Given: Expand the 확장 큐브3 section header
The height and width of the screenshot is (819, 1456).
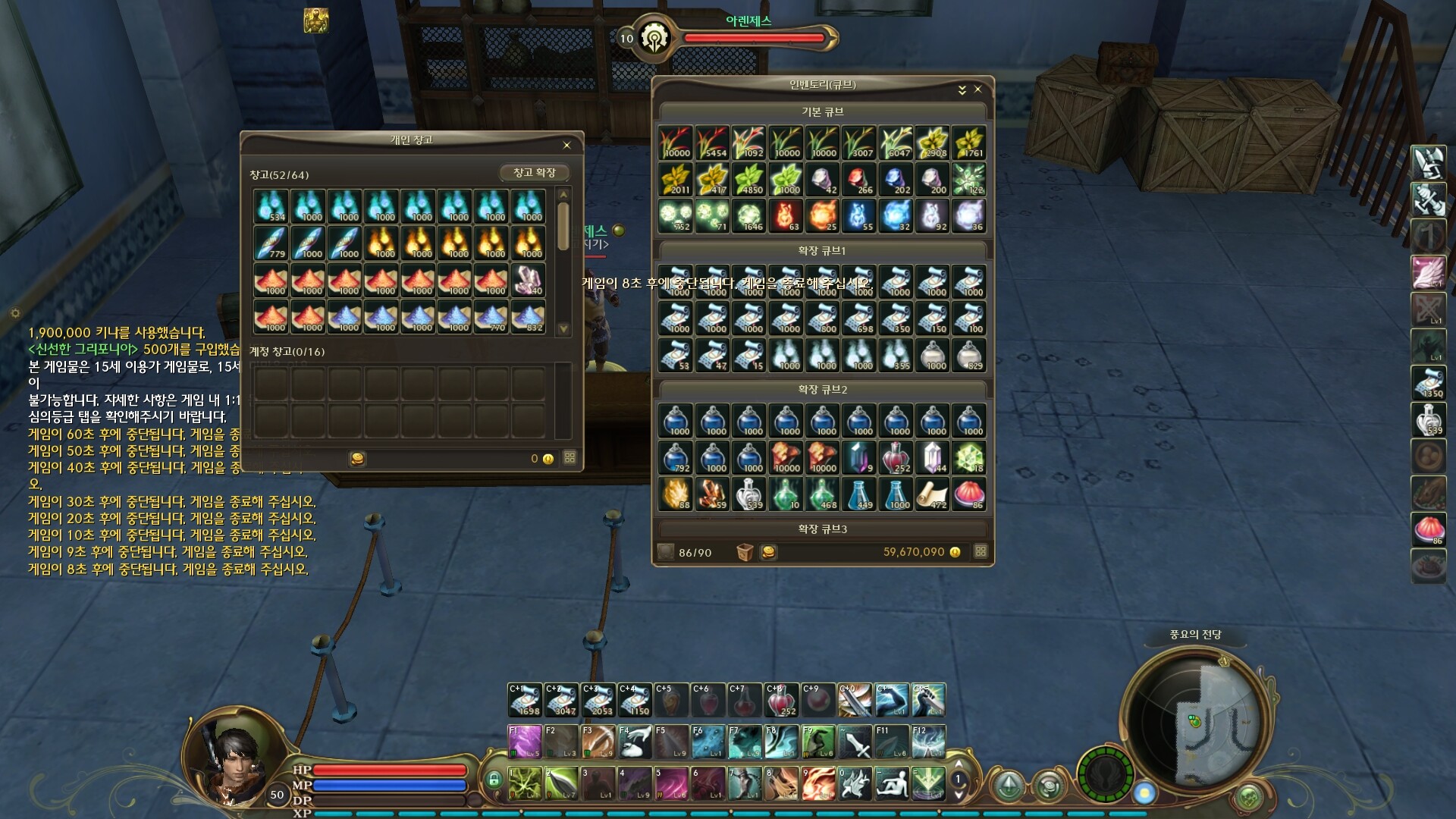Looking at the screenshot, I should pos(823,529).
